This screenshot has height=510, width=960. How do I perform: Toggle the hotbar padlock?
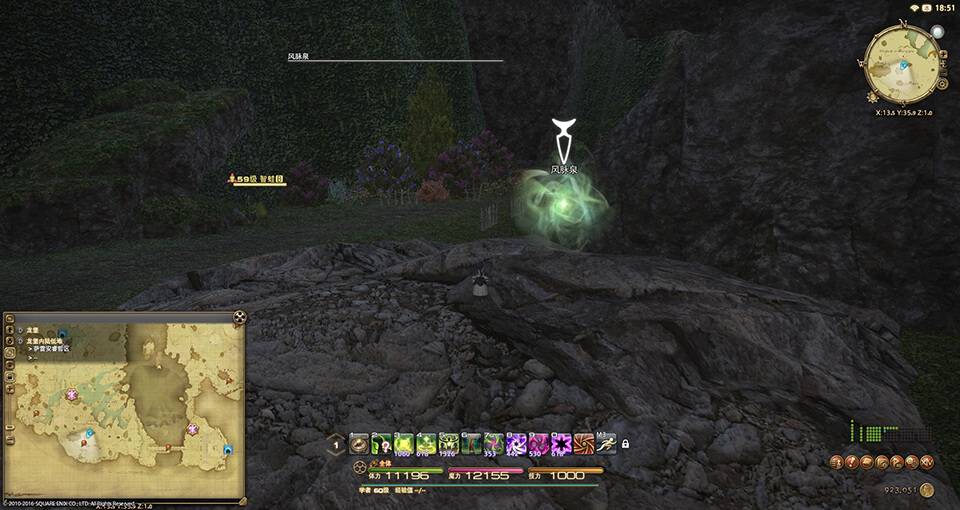pos(626,444)
